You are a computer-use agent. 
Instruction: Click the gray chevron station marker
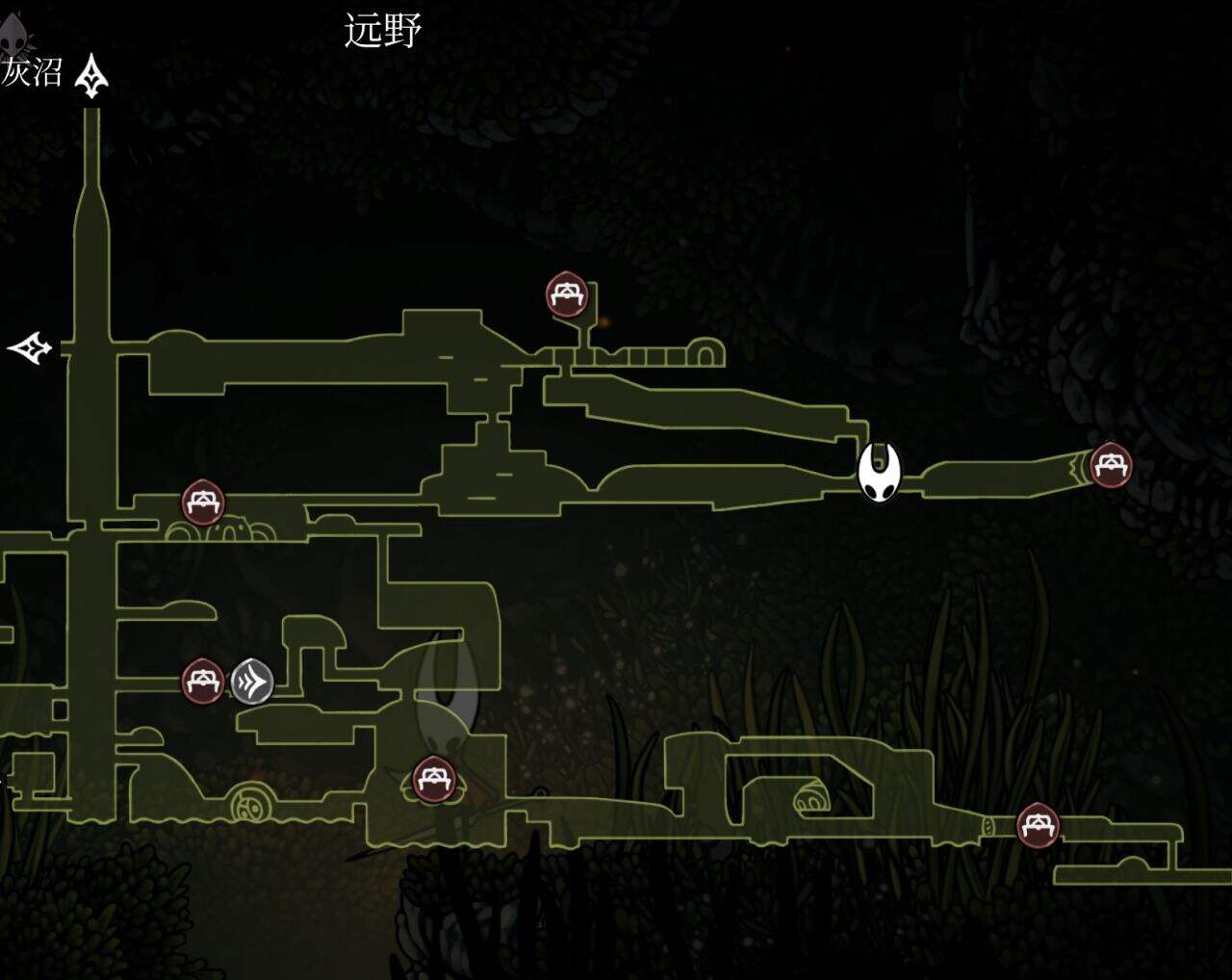(x=252, y=682)
